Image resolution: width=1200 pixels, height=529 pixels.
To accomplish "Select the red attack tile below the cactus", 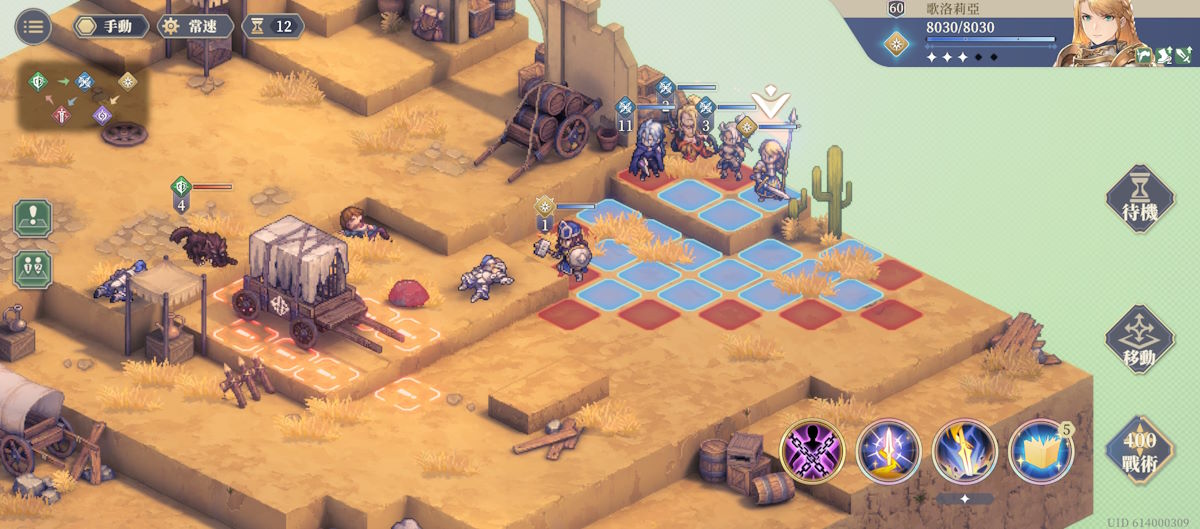I will [895, 272].
